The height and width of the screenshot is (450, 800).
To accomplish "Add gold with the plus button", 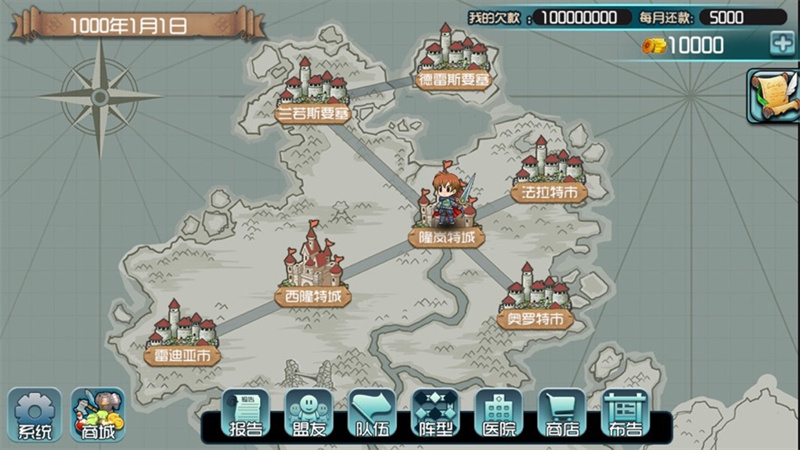I will (781, 43).
